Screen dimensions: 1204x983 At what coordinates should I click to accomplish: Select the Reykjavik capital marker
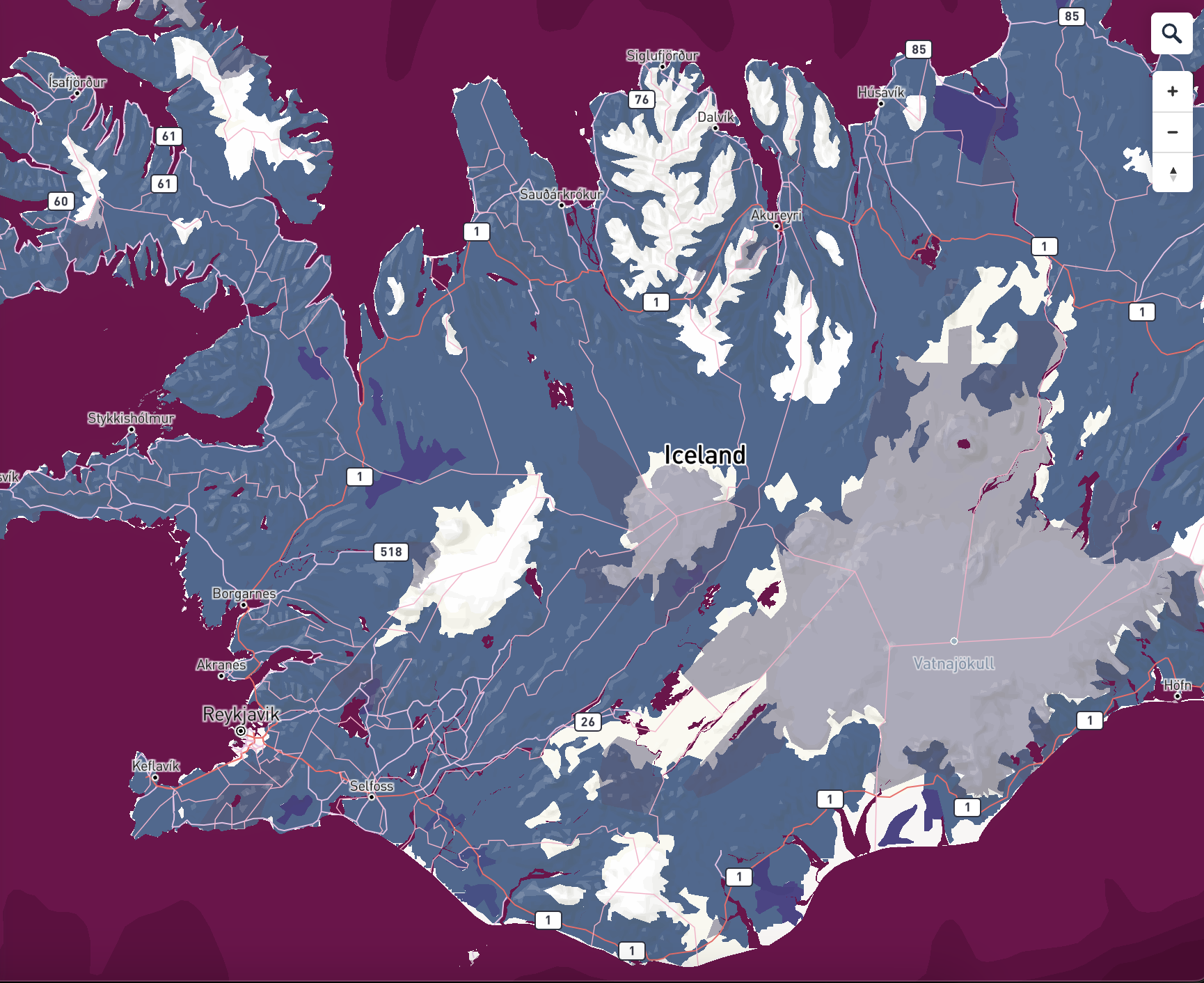pyautogui.click(x=242, y=731)
